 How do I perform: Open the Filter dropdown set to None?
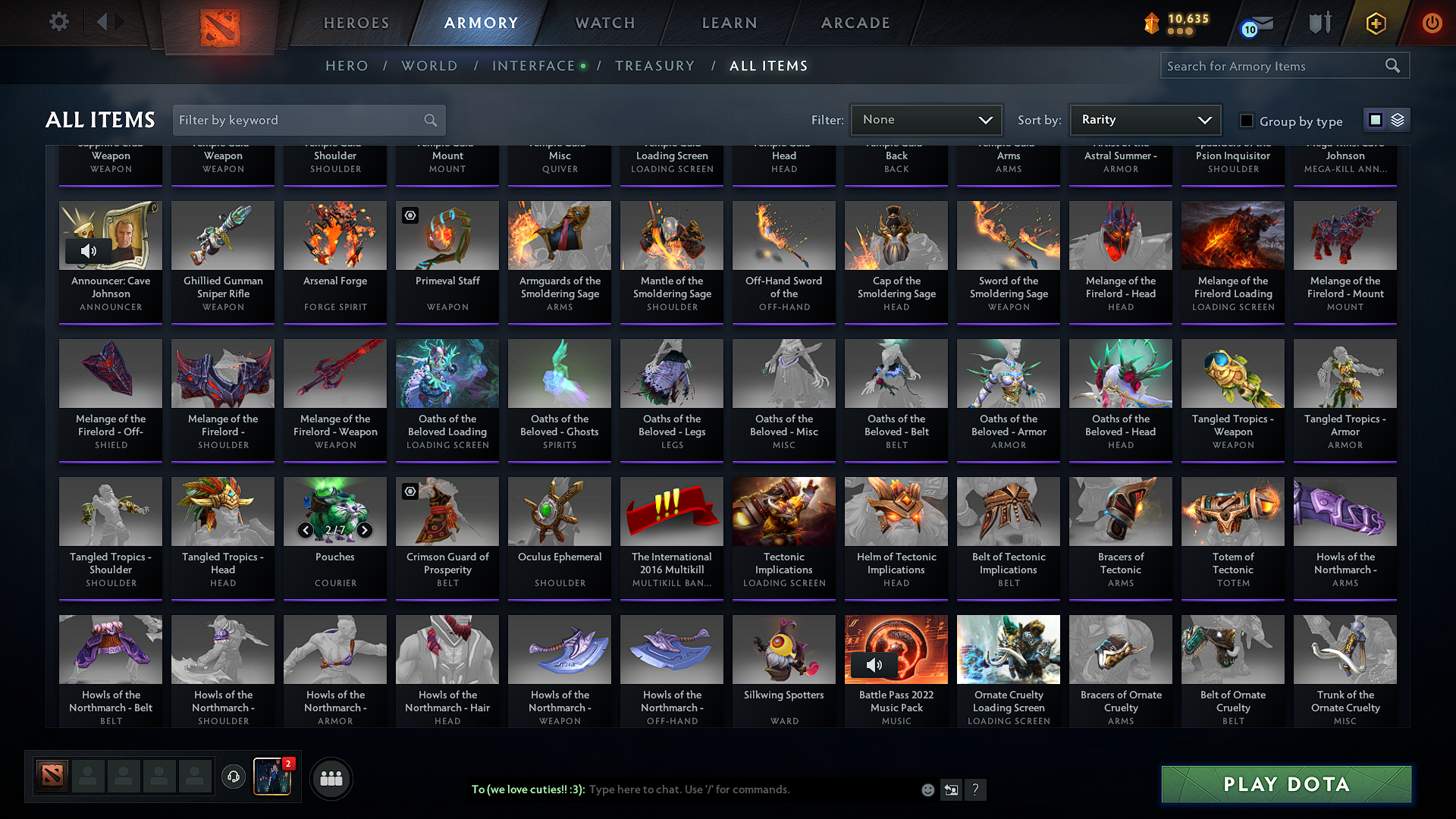point(926,120)
